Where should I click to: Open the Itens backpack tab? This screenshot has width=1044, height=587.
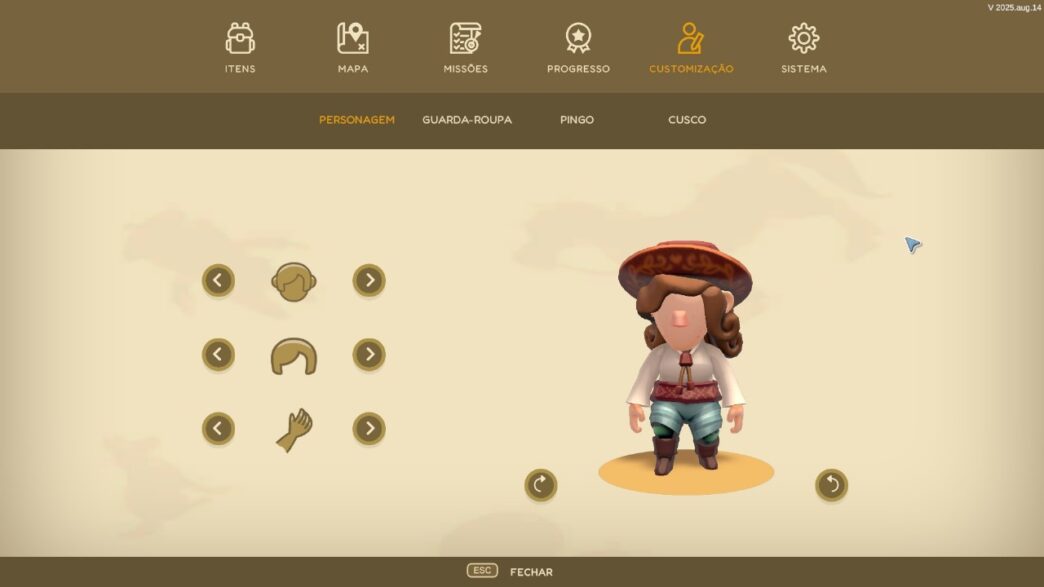(240, 48)
